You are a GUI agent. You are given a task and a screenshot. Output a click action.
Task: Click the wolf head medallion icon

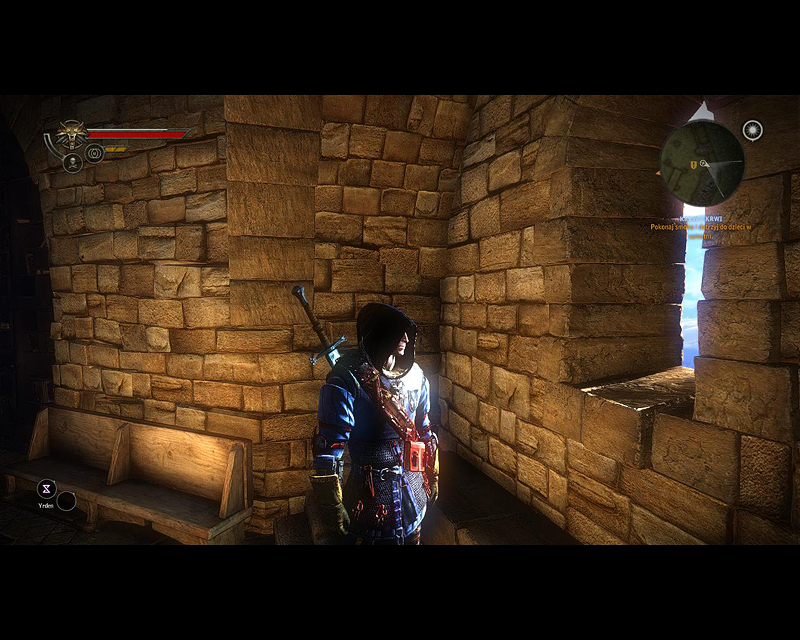click(x=70, y=133)
